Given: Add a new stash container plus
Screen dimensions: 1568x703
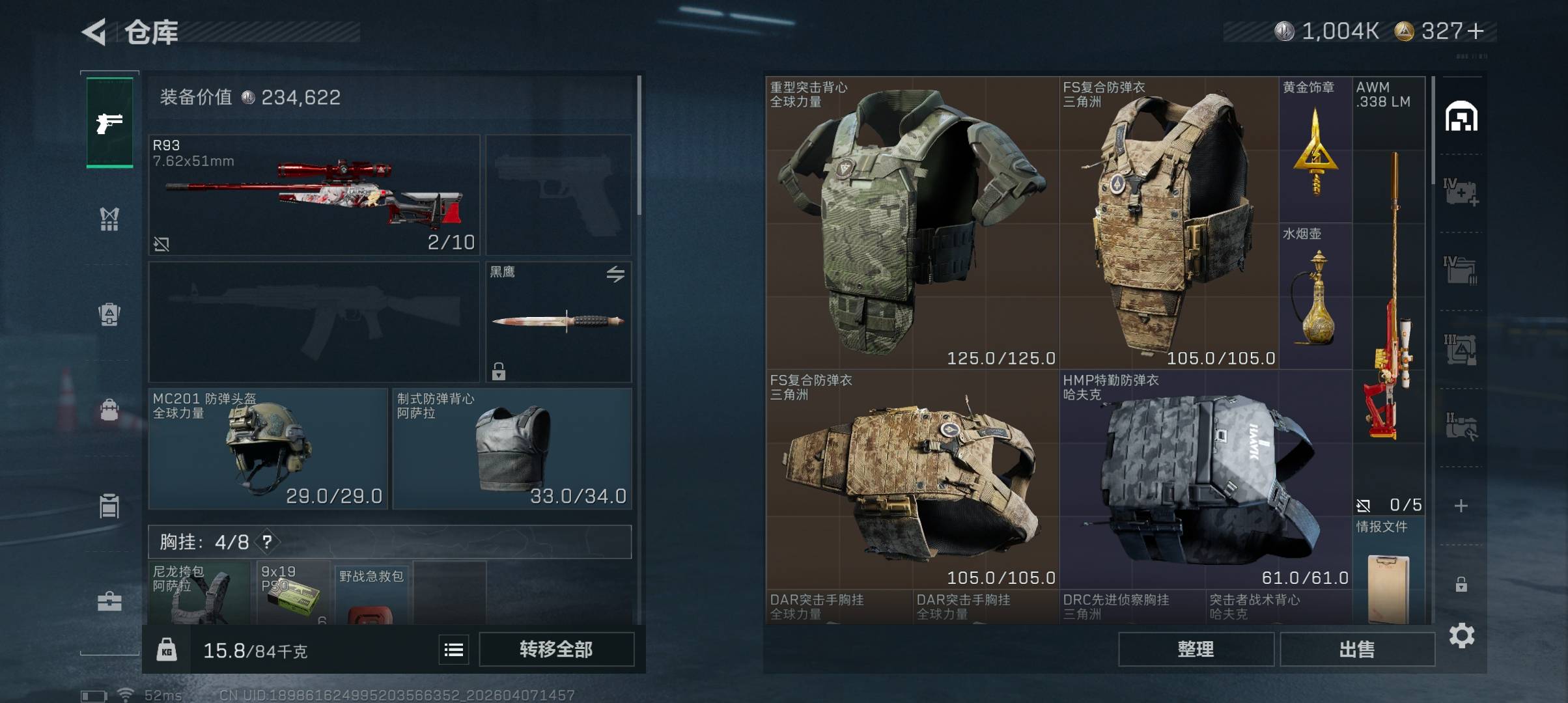Looking at the screenshot, I should 1461,506.
